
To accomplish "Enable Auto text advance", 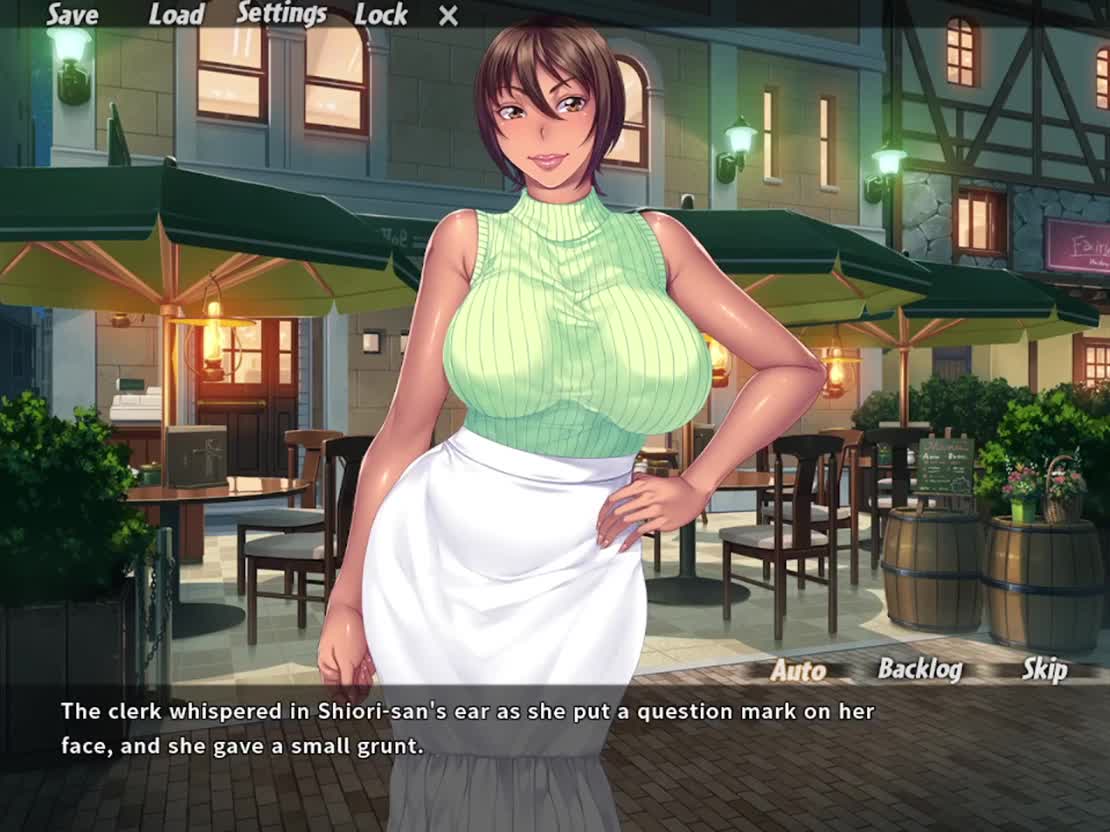I will tap(798, 670).
